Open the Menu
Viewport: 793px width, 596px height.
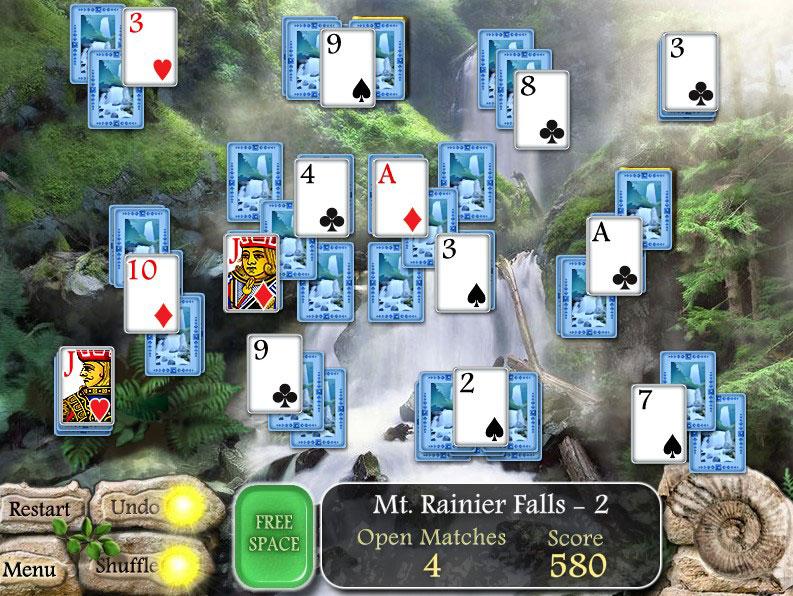coord(28,569)
